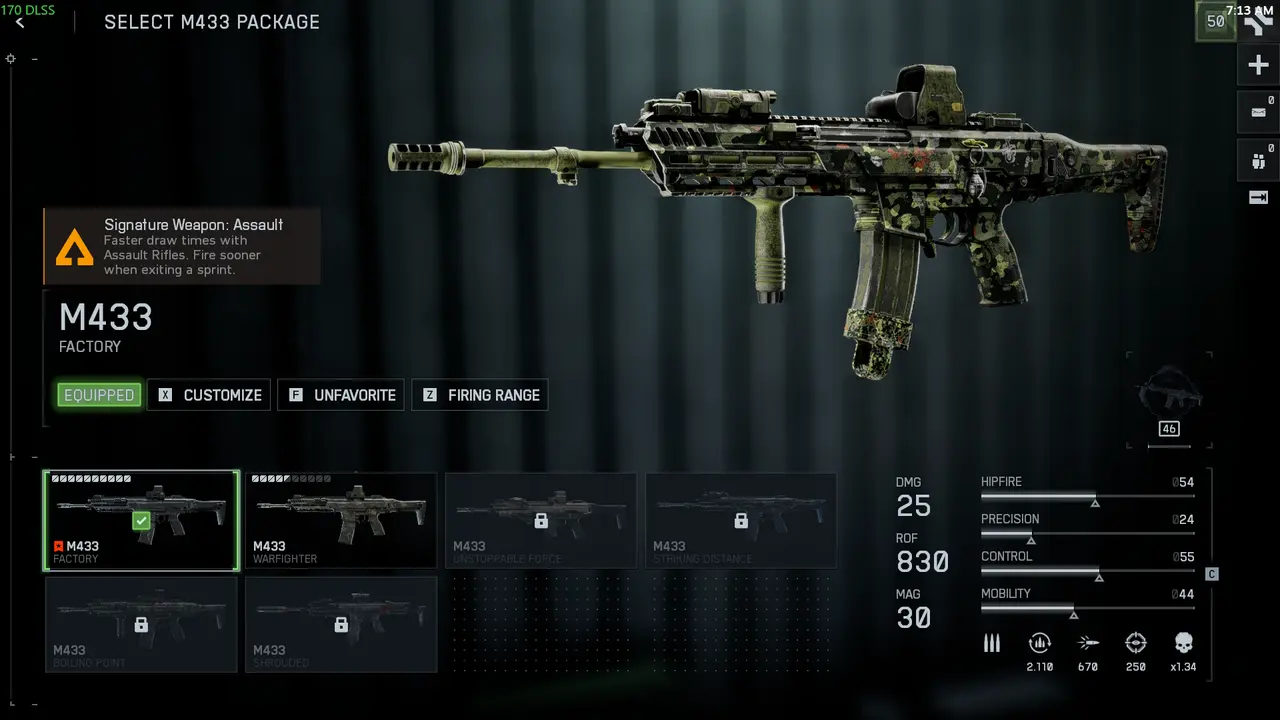This screenshot has width=1280, height=720.
Task: Select the M433 Factory package tile
Action: click(141, 520)
